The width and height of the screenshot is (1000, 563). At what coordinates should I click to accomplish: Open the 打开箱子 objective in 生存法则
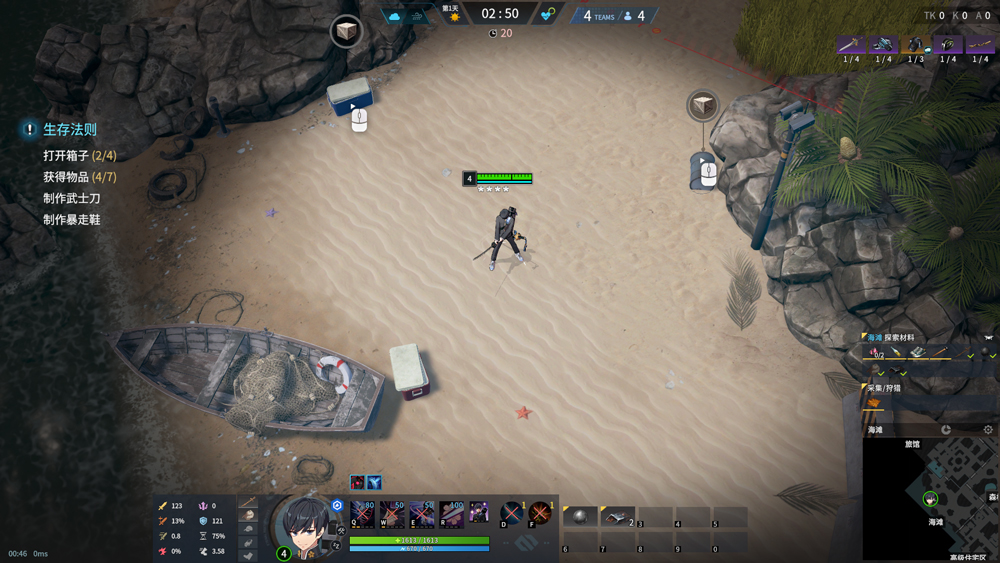79,156
